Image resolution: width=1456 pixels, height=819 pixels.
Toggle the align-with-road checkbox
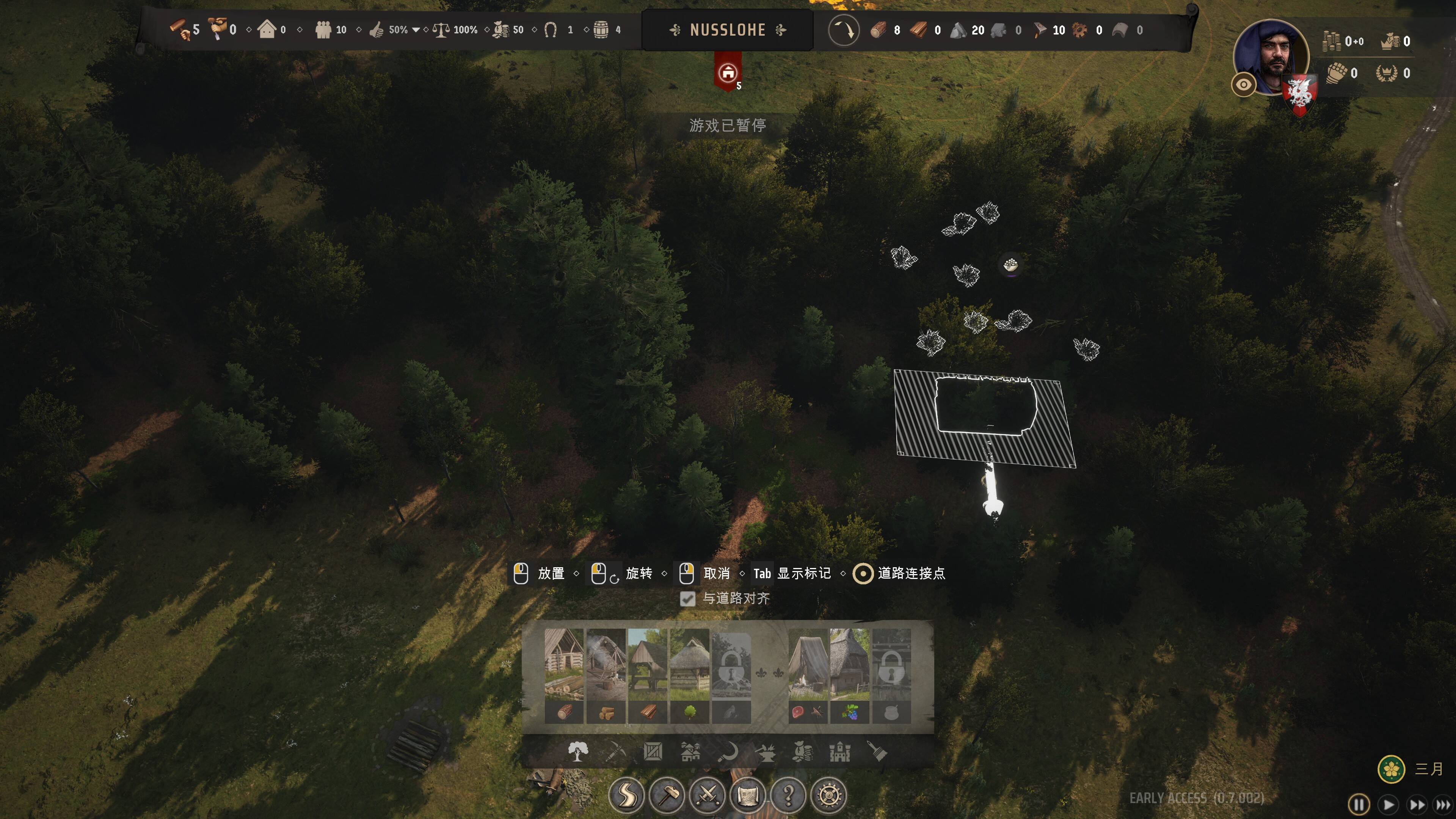(687, 599)
